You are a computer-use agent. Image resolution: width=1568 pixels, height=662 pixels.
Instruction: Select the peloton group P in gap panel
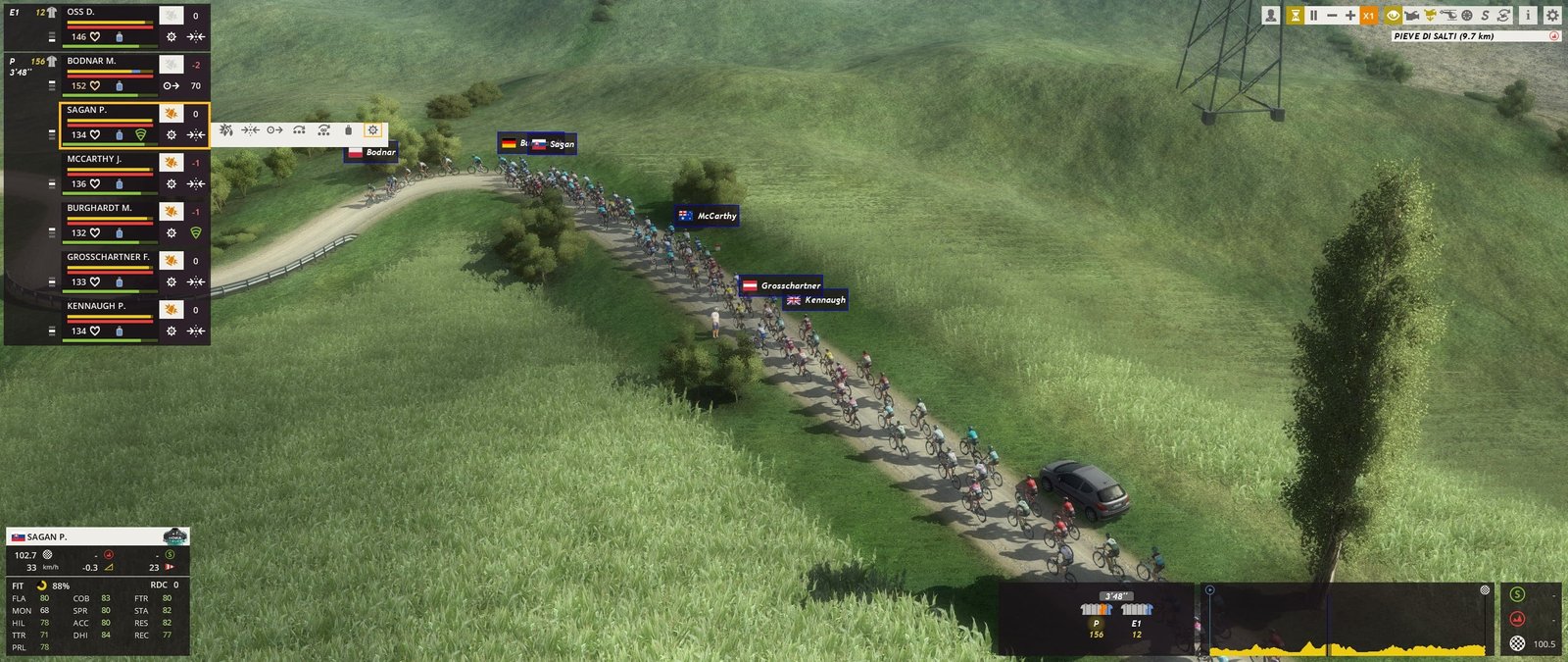point(1097,617)
